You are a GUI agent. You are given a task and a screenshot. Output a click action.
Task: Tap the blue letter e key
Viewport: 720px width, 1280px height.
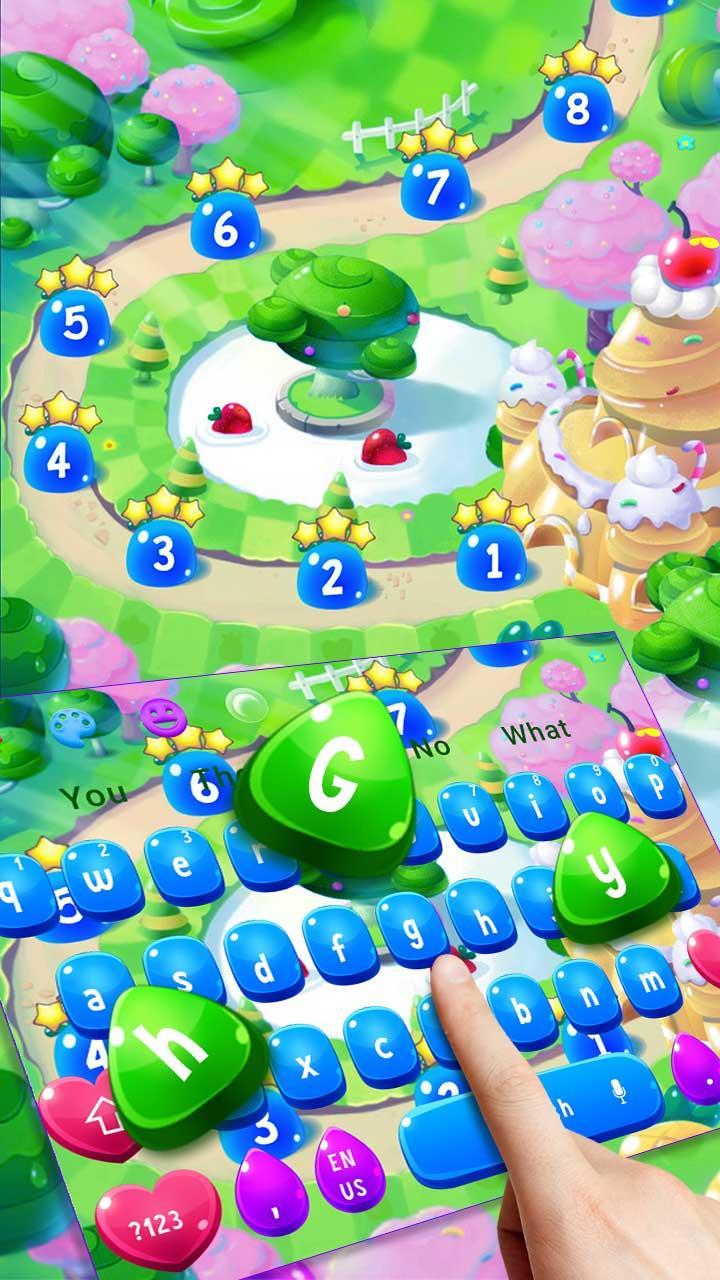183,866
